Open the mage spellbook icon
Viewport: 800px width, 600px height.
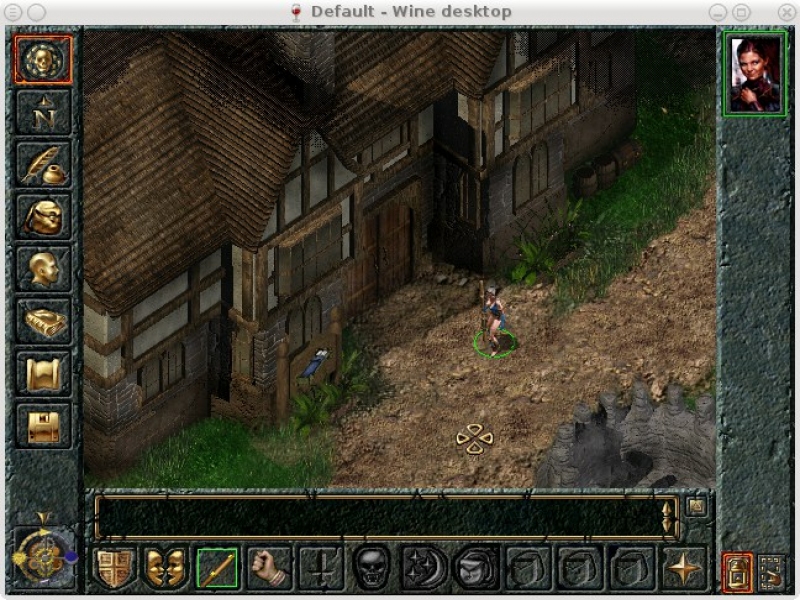[x=43, y=321]
